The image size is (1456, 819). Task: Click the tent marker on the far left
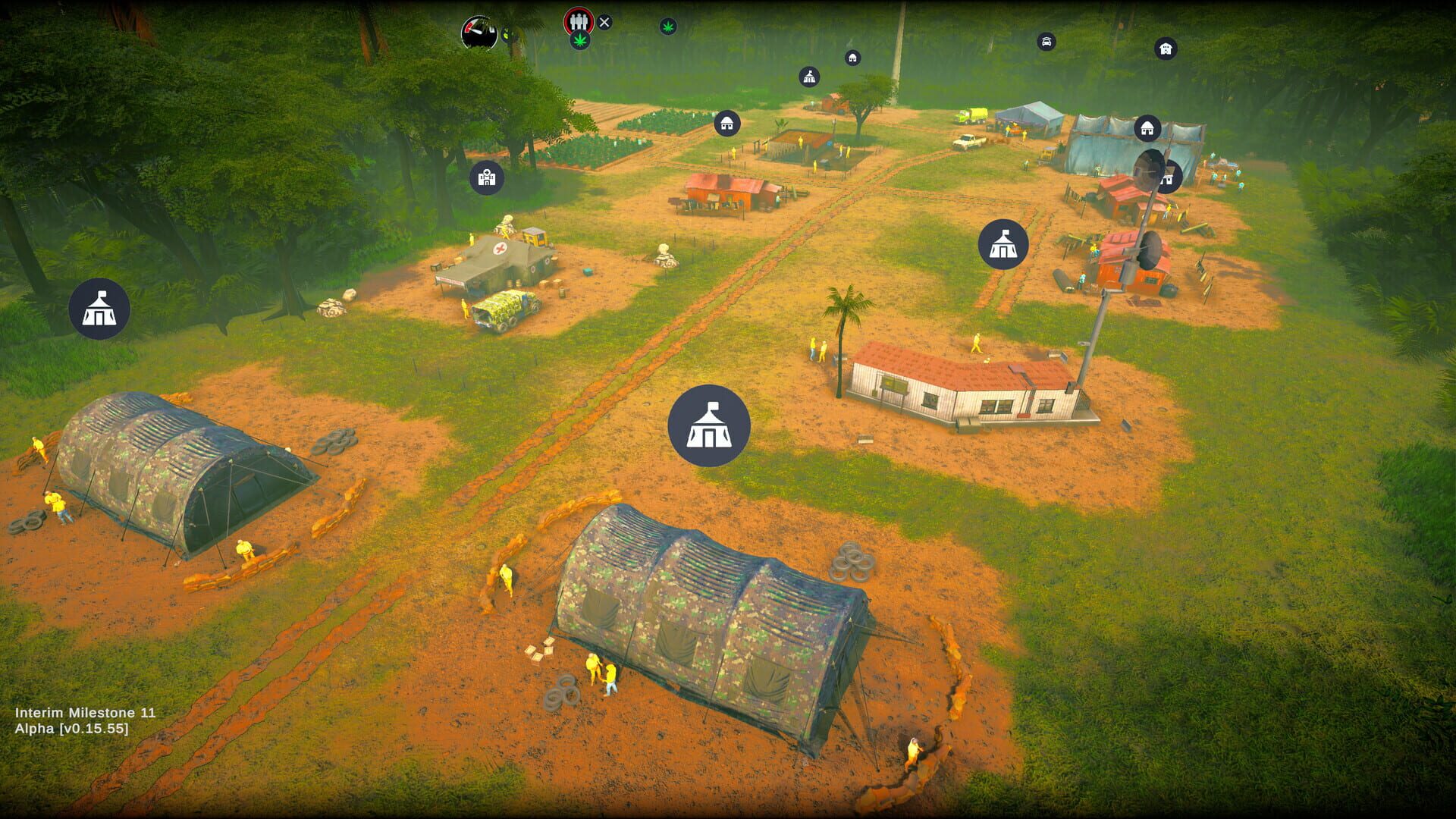coord(98,309)
